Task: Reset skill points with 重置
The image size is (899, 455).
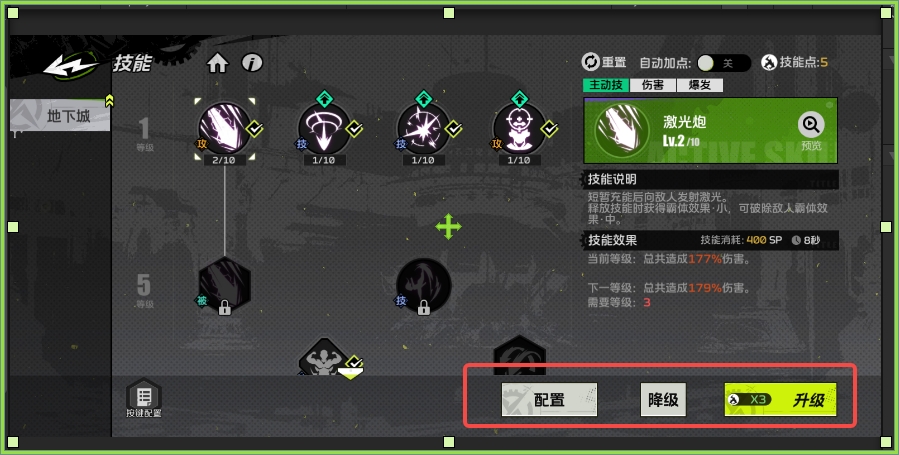Action: [604, 62]
